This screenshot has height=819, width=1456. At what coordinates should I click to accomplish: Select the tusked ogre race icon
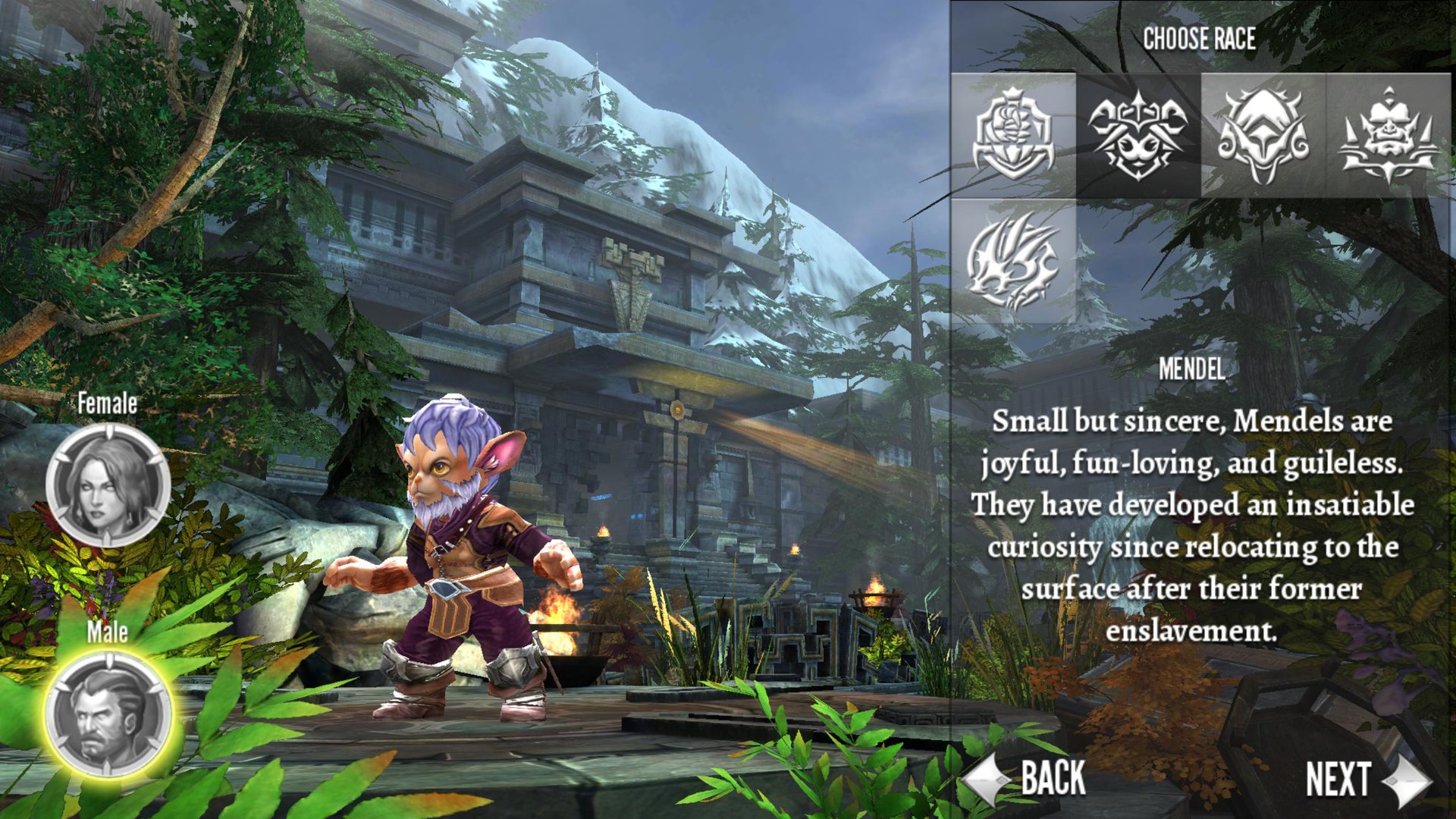(x=1388, y=136)
